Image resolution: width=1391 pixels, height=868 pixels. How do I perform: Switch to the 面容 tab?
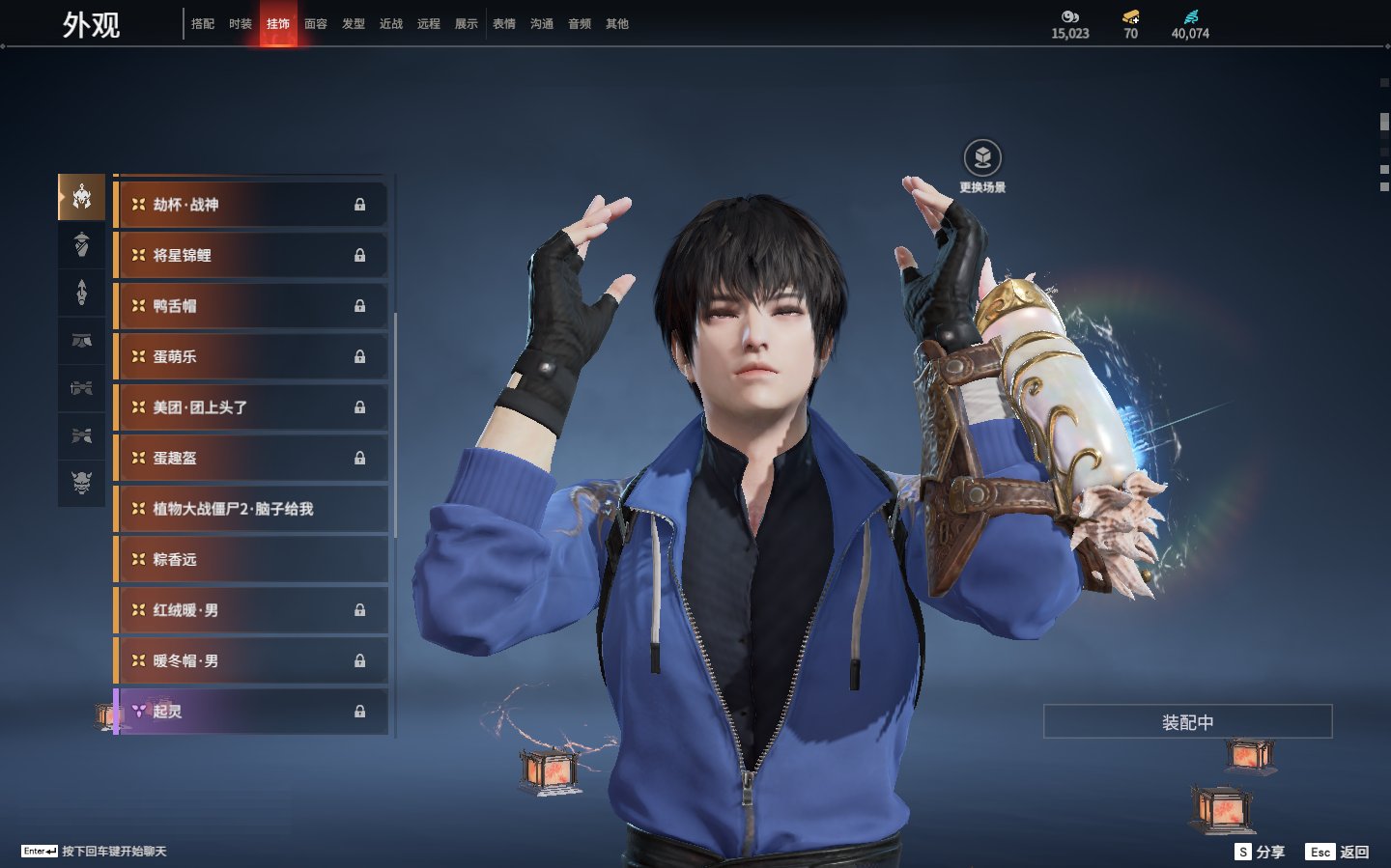pos(316,24)
